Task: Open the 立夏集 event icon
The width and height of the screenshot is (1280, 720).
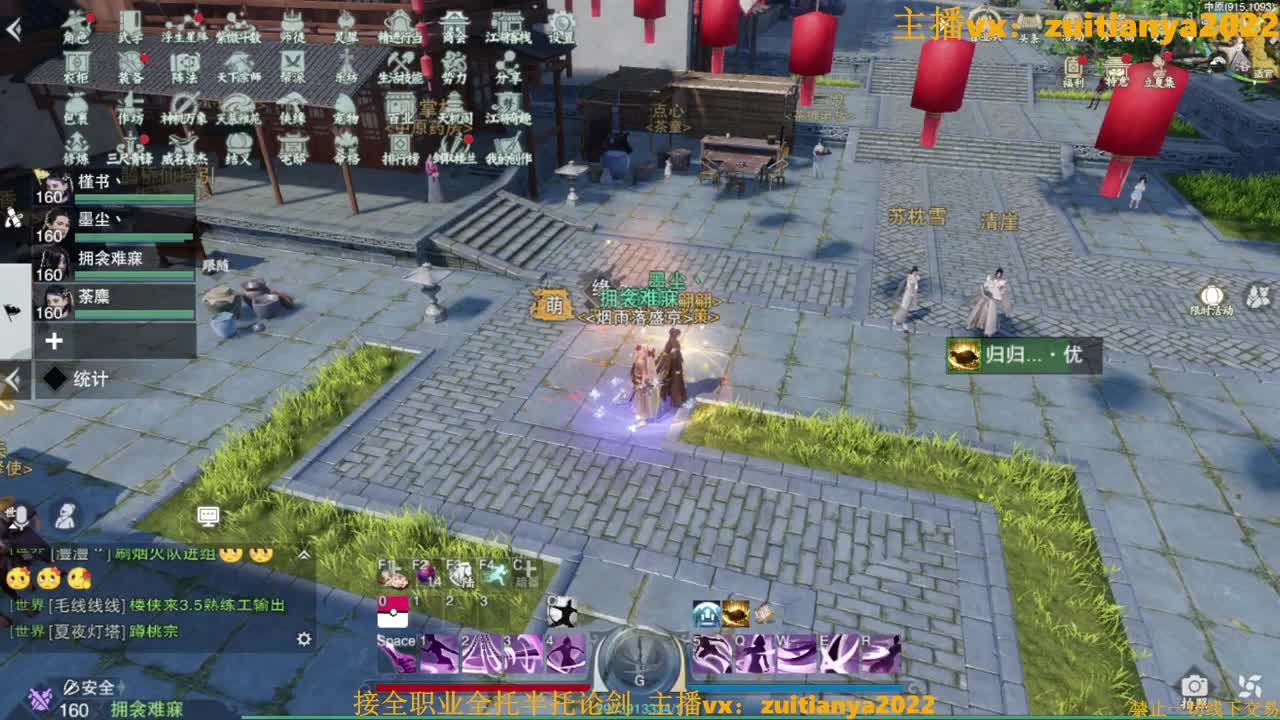Action: 1160,68
